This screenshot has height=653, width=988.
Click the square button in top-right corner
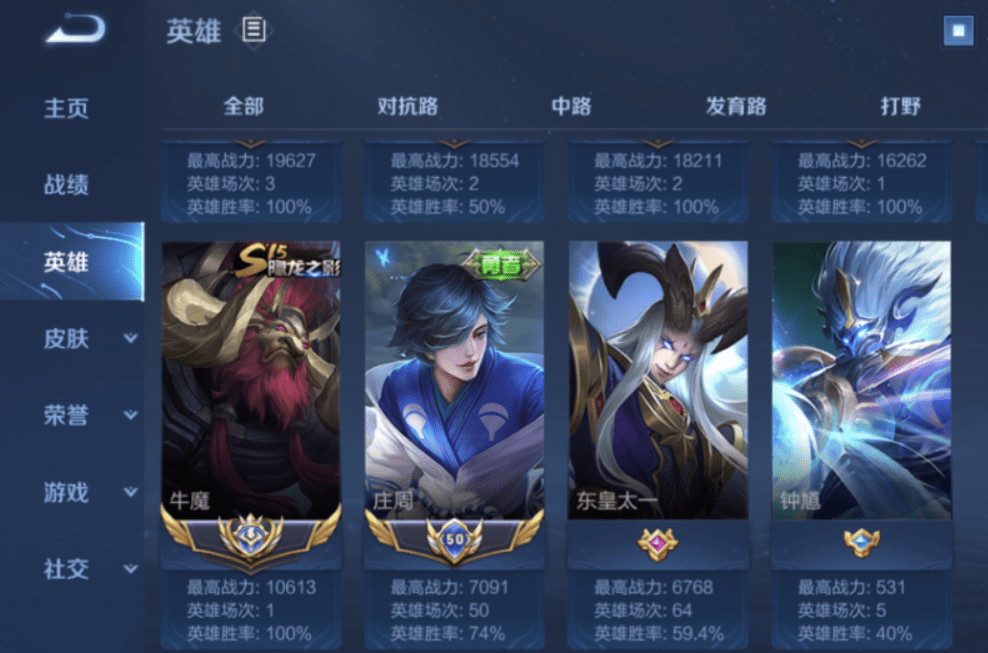pyautogui.click(x=958, y=31)
